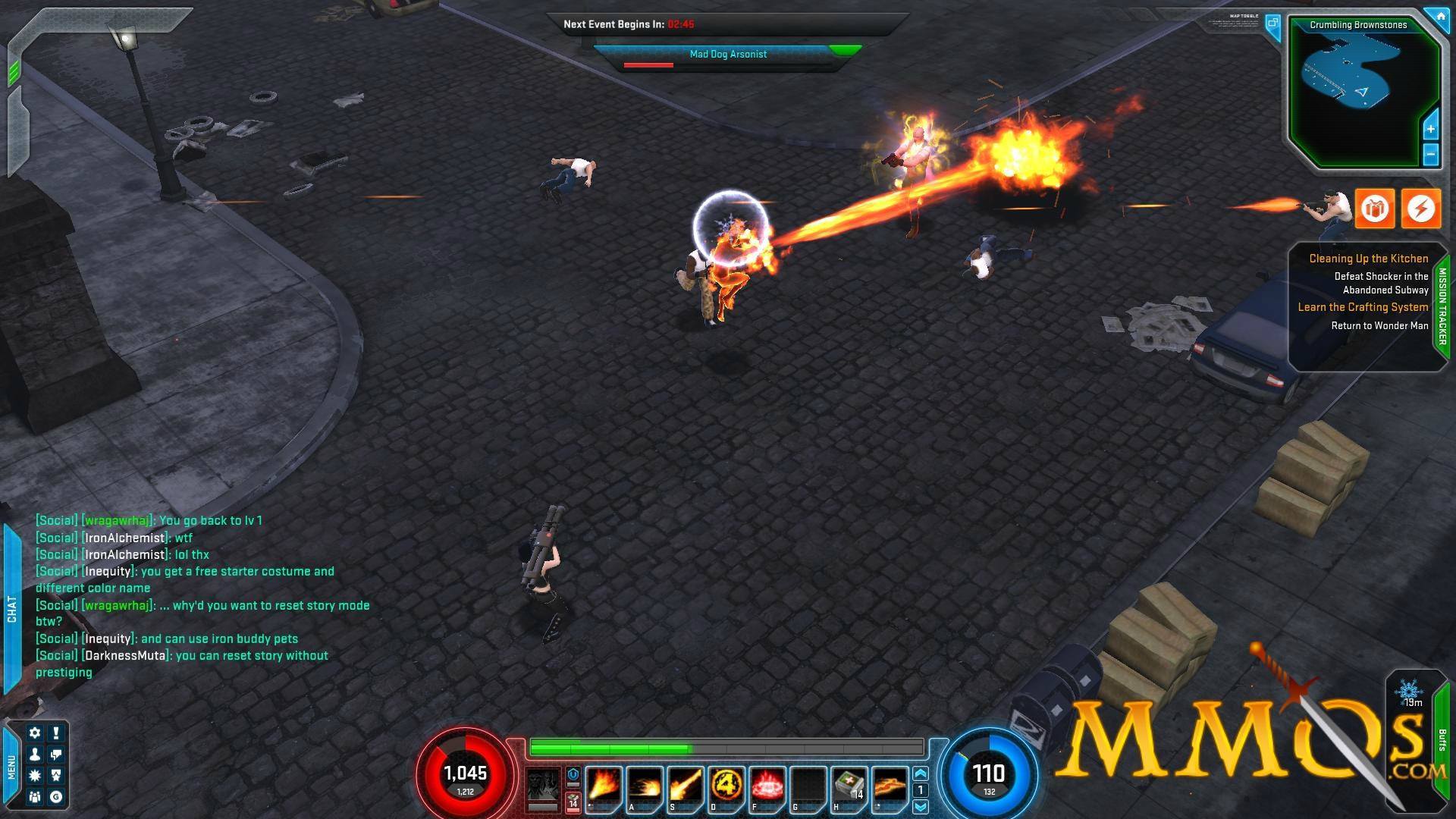This screenshot has height=819, width=1456.
Task: Activate the Fantastic Four emblem ability
Action: click(725, 786)
